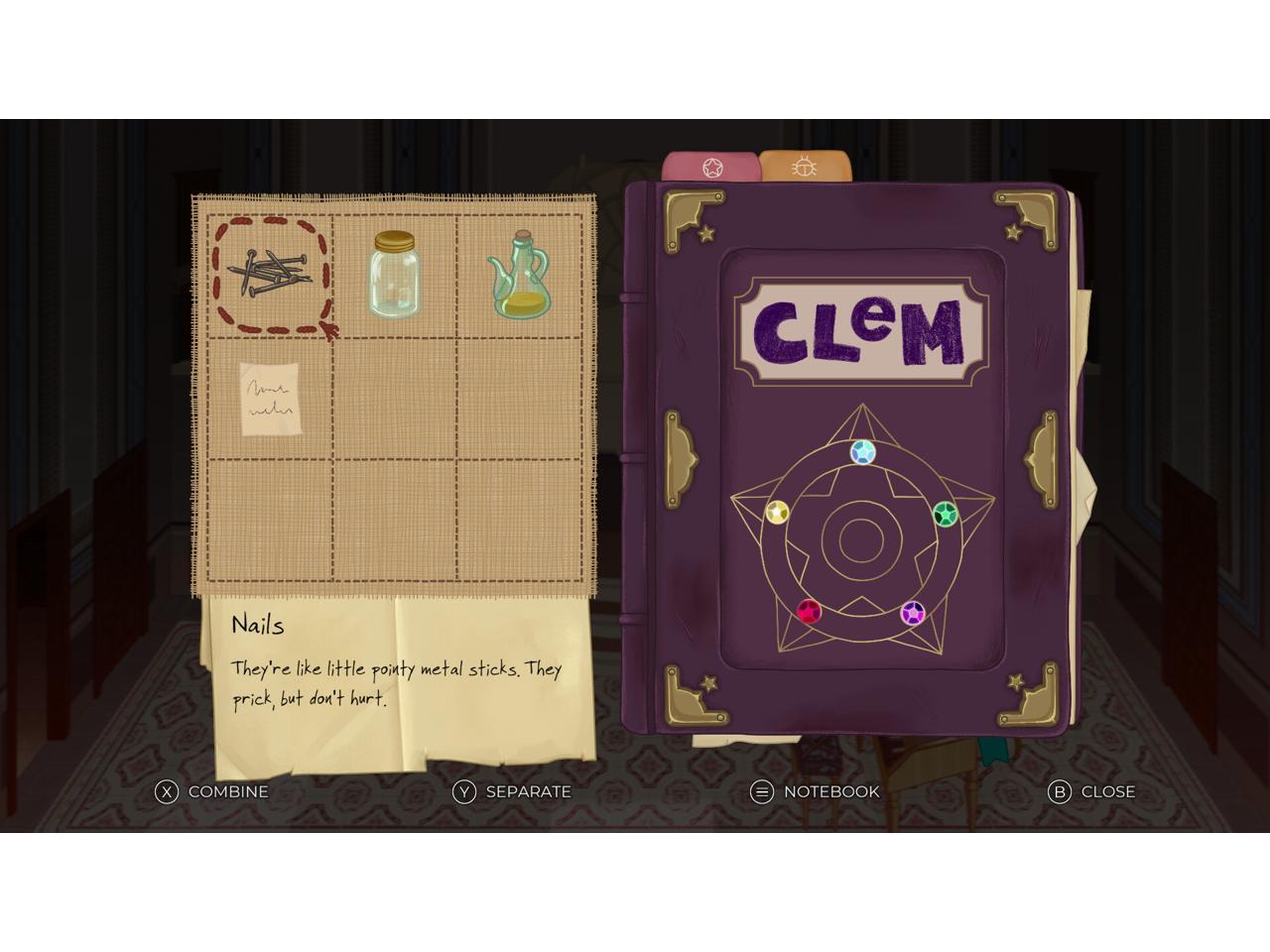Viewport: 1270px width, 952px height.
Task: Open the Notebook
Action: 815,791
